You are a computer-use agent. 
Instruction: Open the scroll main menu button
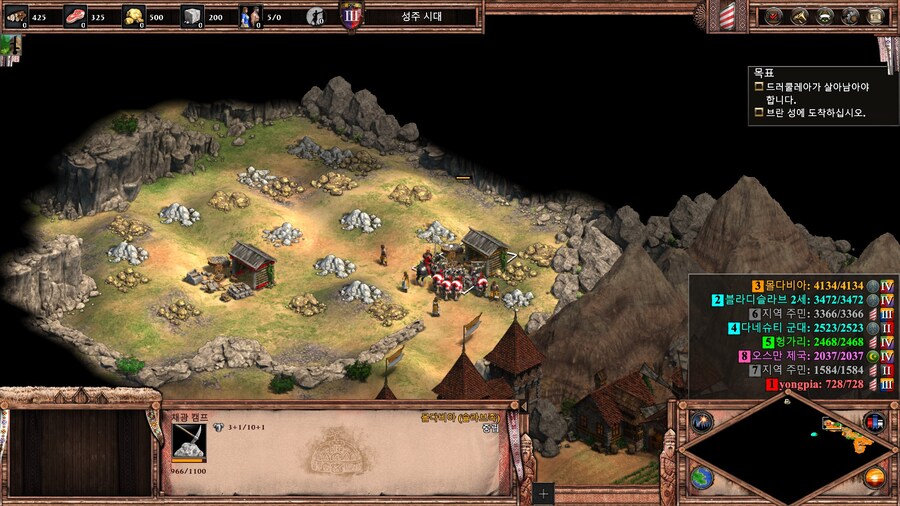coord(875,16)
